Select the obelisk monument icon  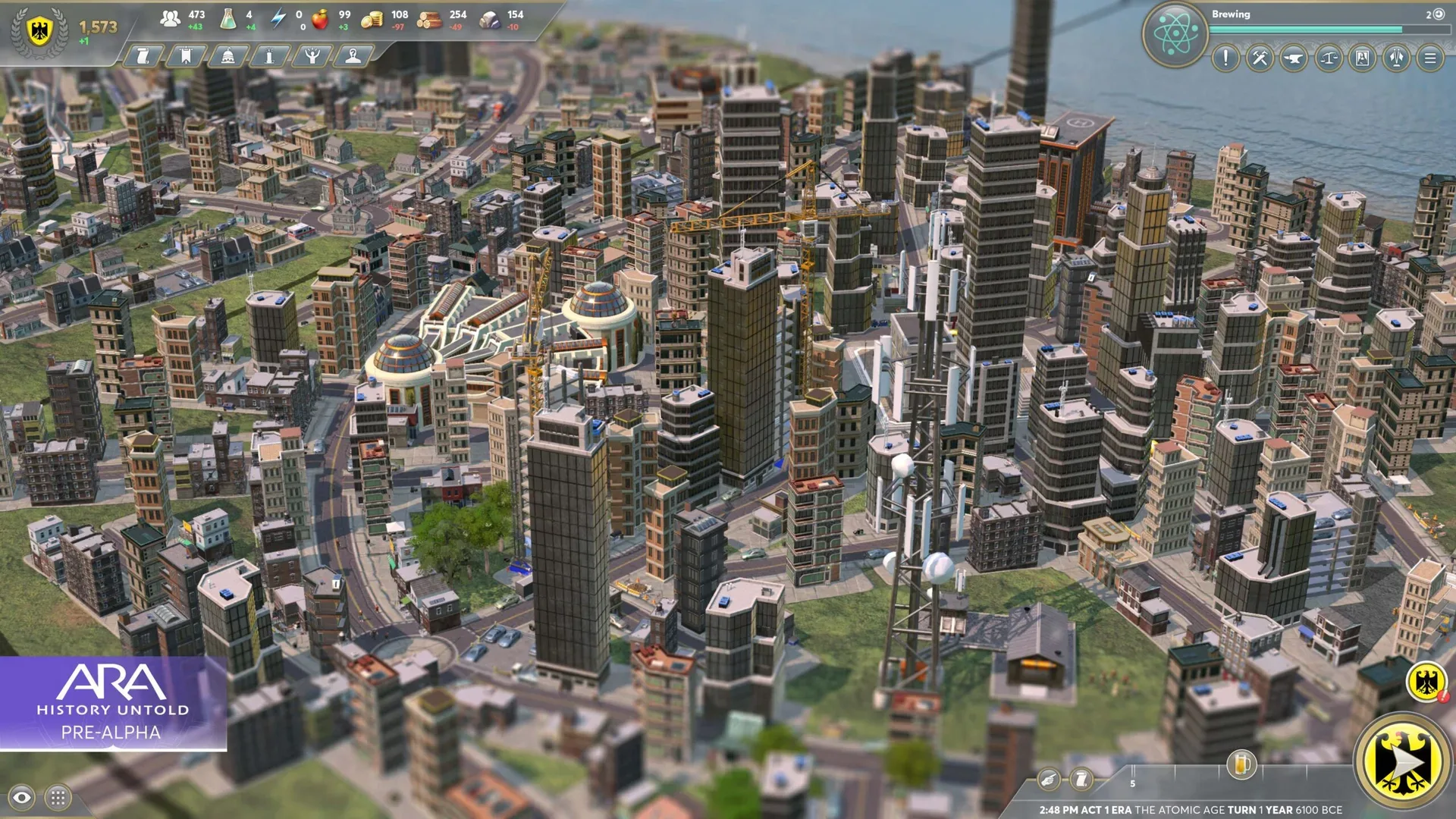pos(269,56)
